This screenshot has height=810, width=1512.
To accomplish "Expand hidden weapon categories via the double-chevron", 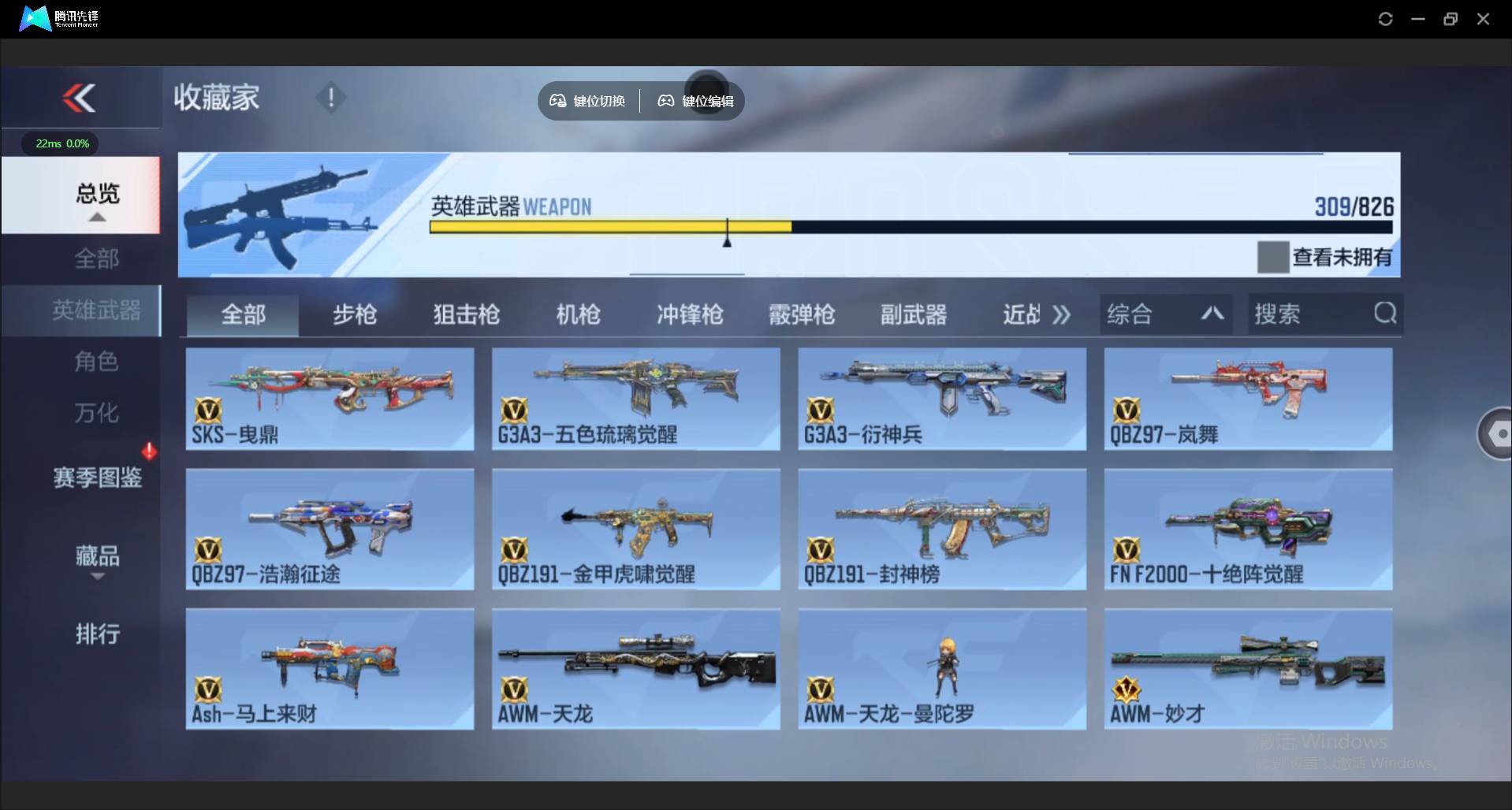I will coord(1062,314).
